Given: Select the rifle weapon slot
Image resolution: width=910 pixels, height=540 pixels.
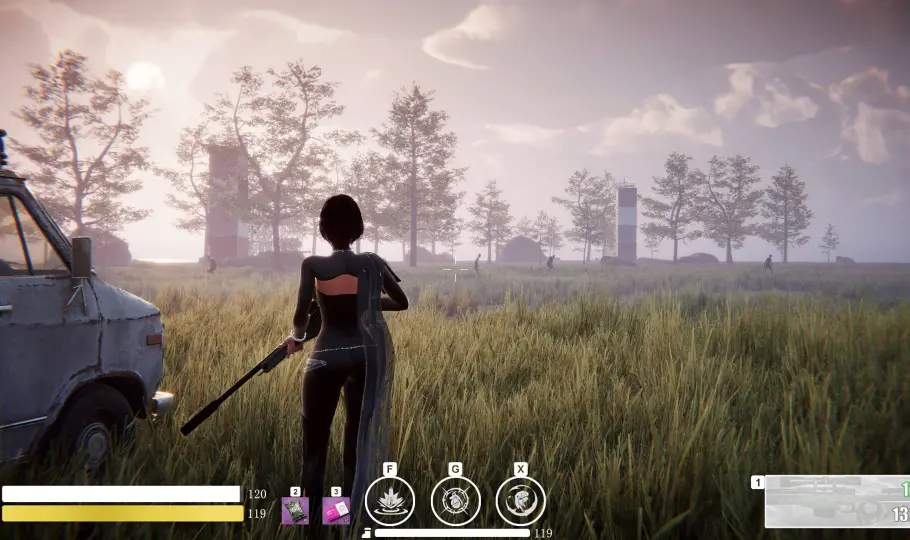Looking at the screenshot, I should click(836, 501).
